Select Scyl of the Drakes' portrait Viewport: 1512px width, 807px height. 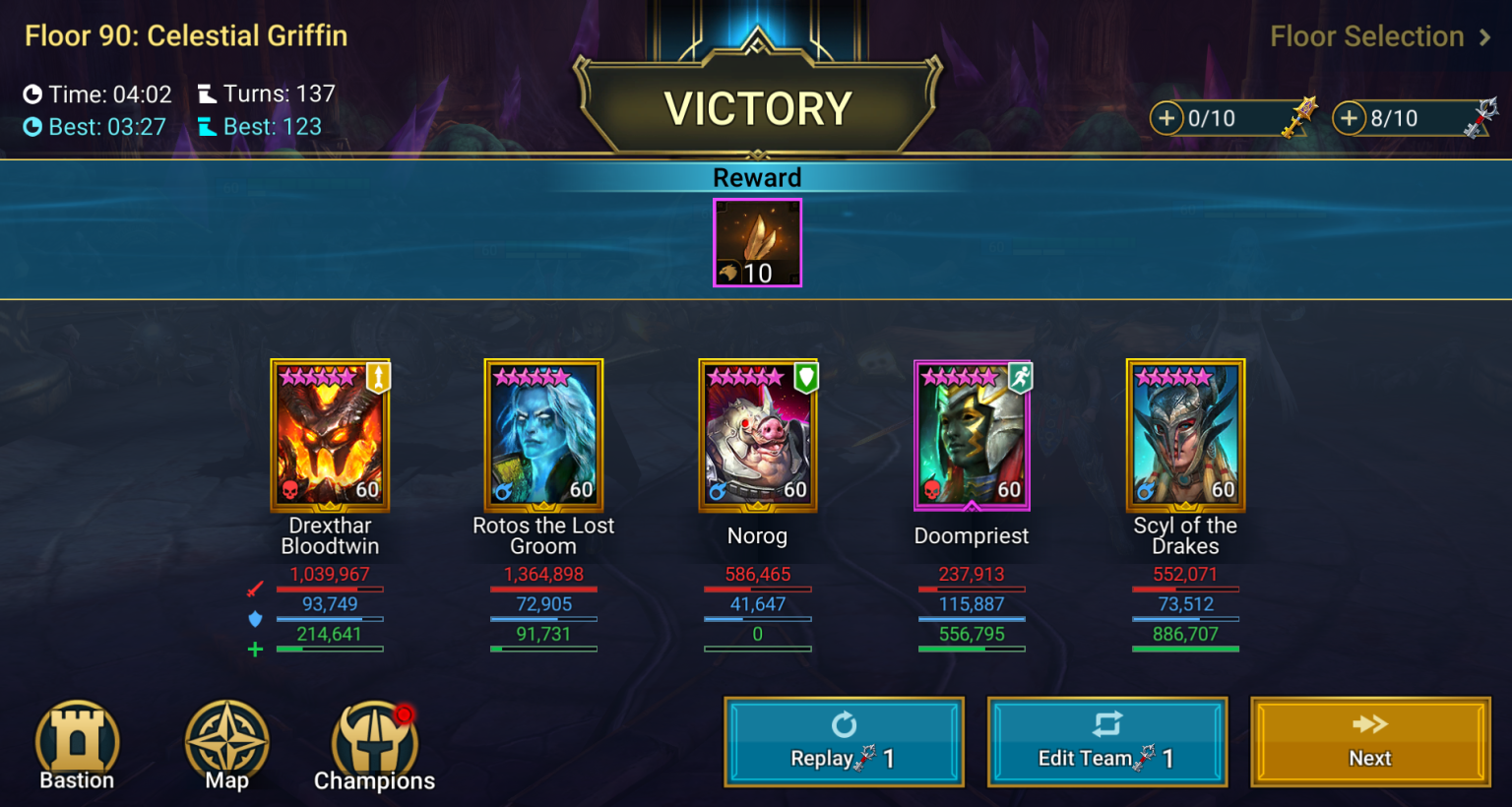tap(1185, 435)
